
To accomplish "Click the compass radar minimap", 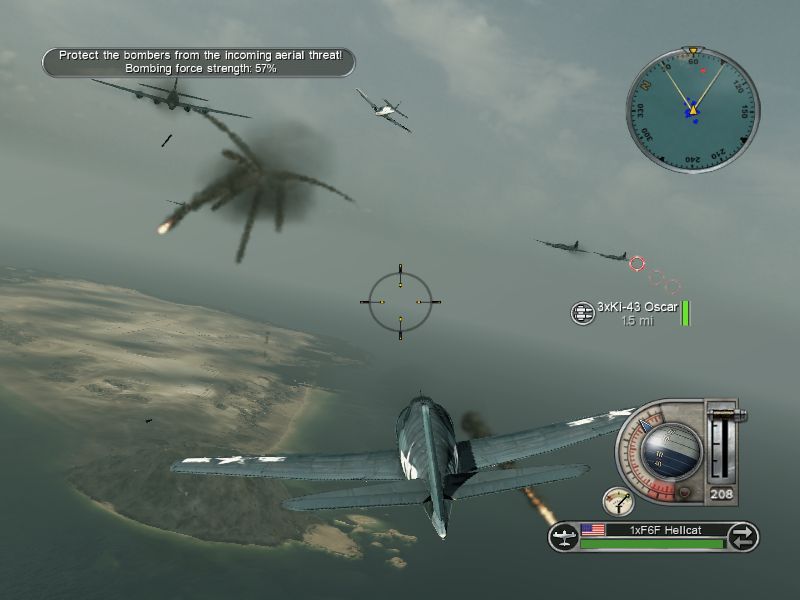I will 693,110.
